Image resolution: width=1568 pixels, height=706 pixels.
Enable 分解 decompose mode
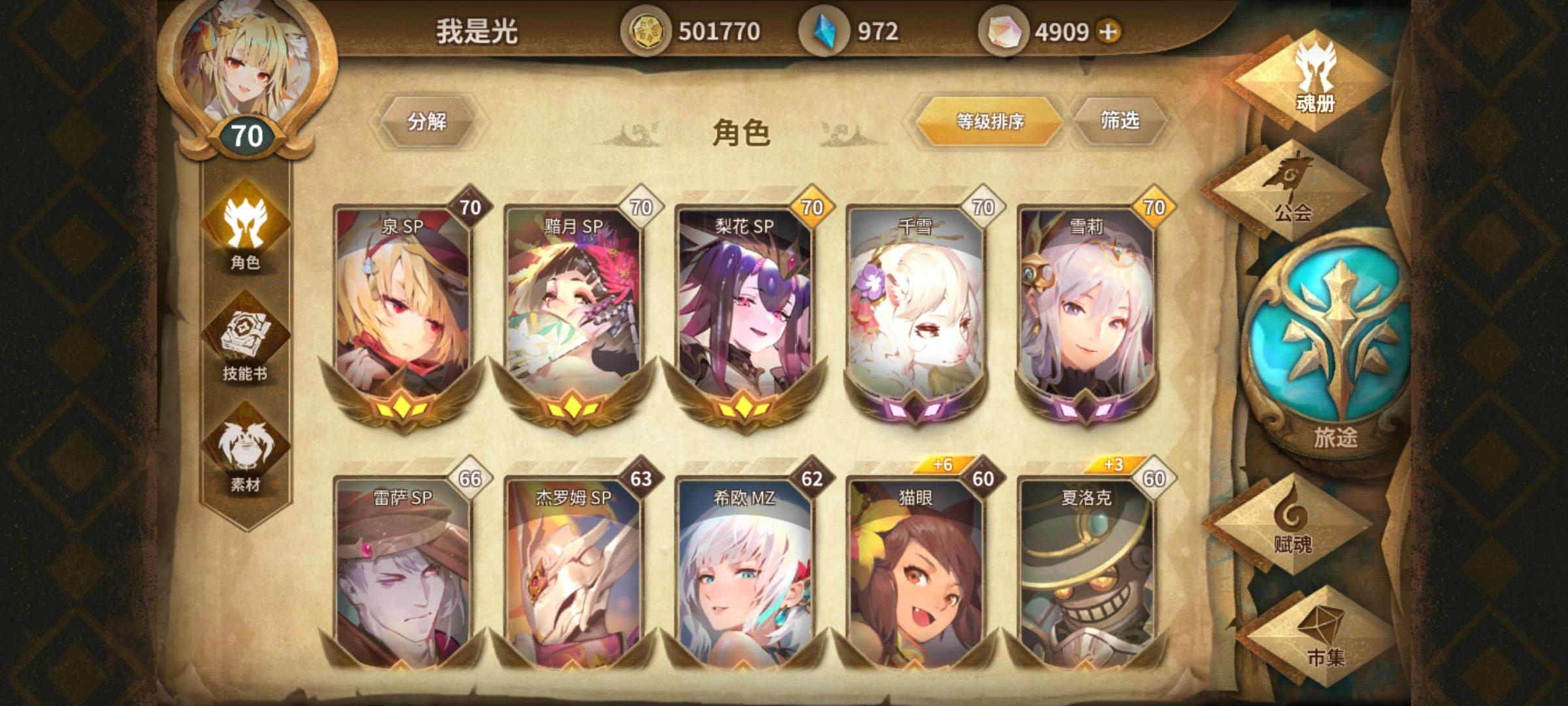pyautogui.click(x=429, y=122)
